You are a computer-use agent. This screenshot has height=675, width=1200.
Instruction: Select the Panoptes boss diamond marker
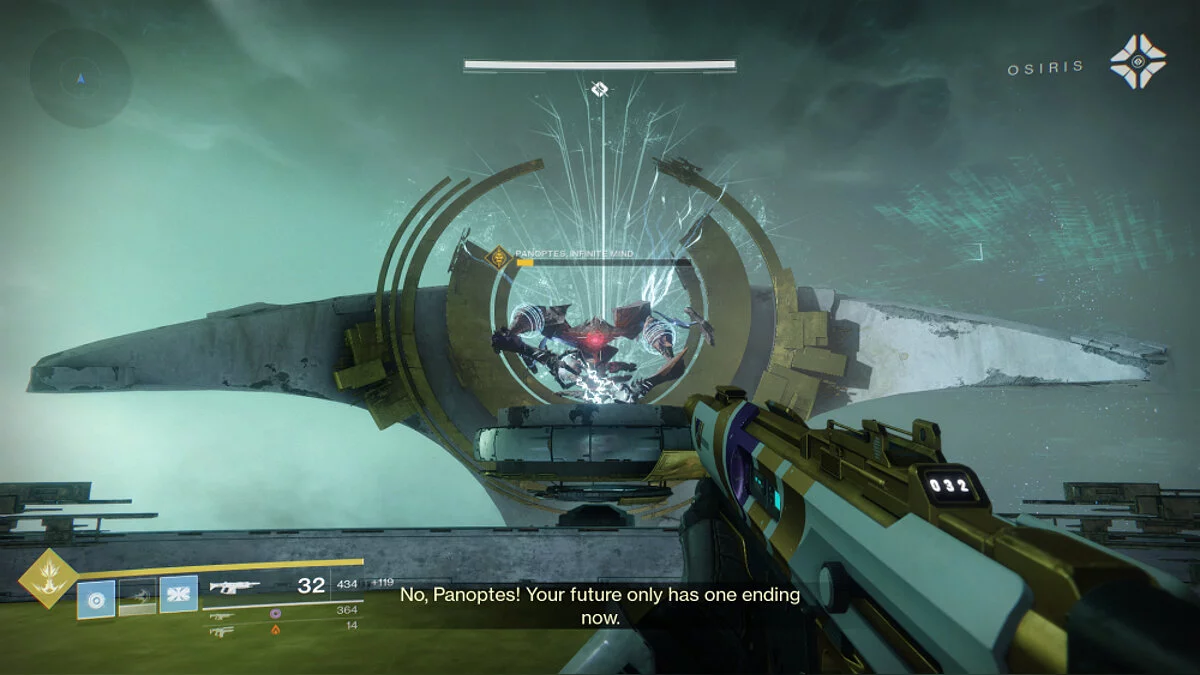(498, 258)
